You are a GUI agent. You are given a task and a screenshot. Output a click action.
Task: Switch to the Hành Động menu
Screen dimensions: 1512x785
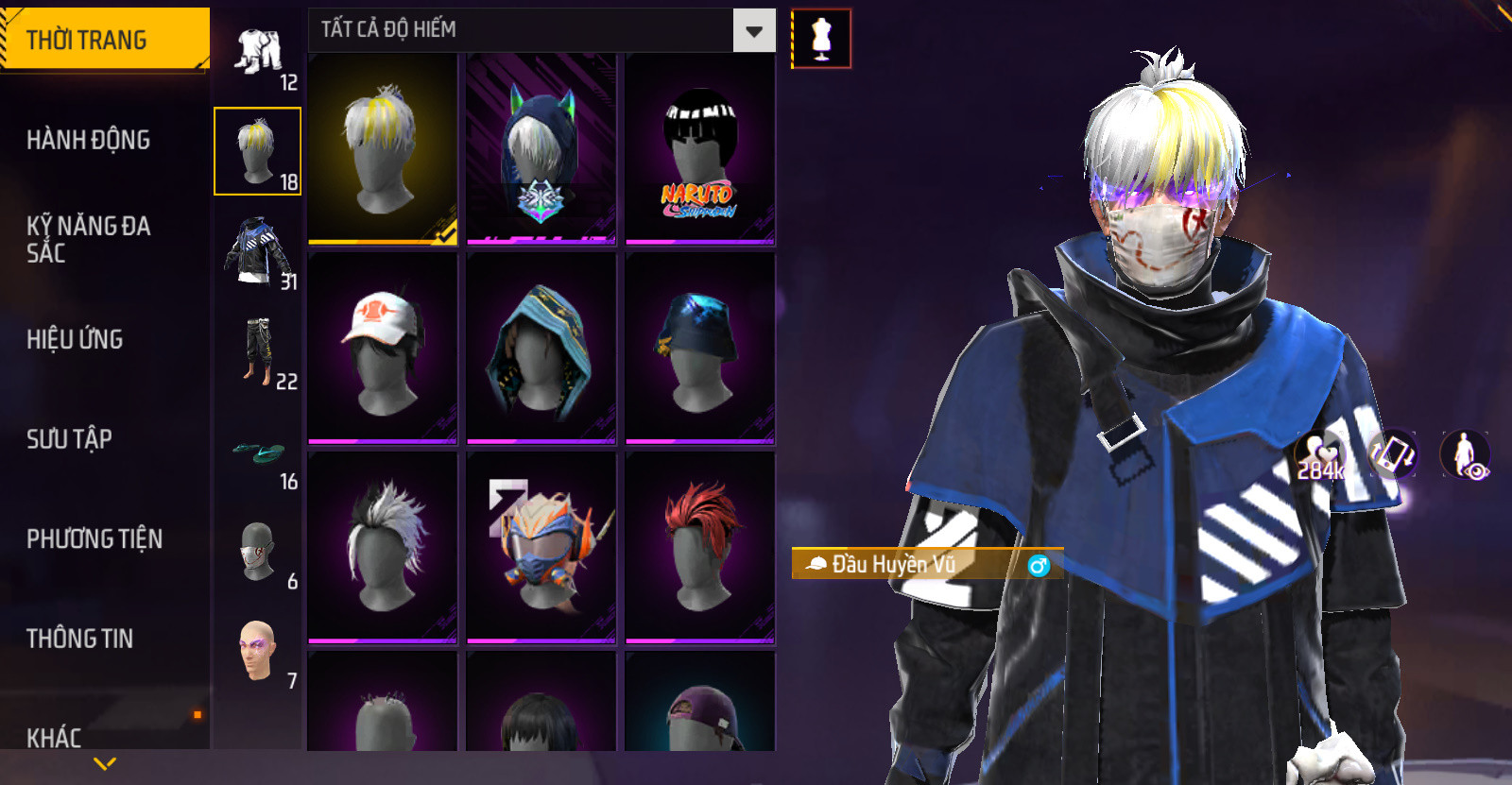pos(89,140)
